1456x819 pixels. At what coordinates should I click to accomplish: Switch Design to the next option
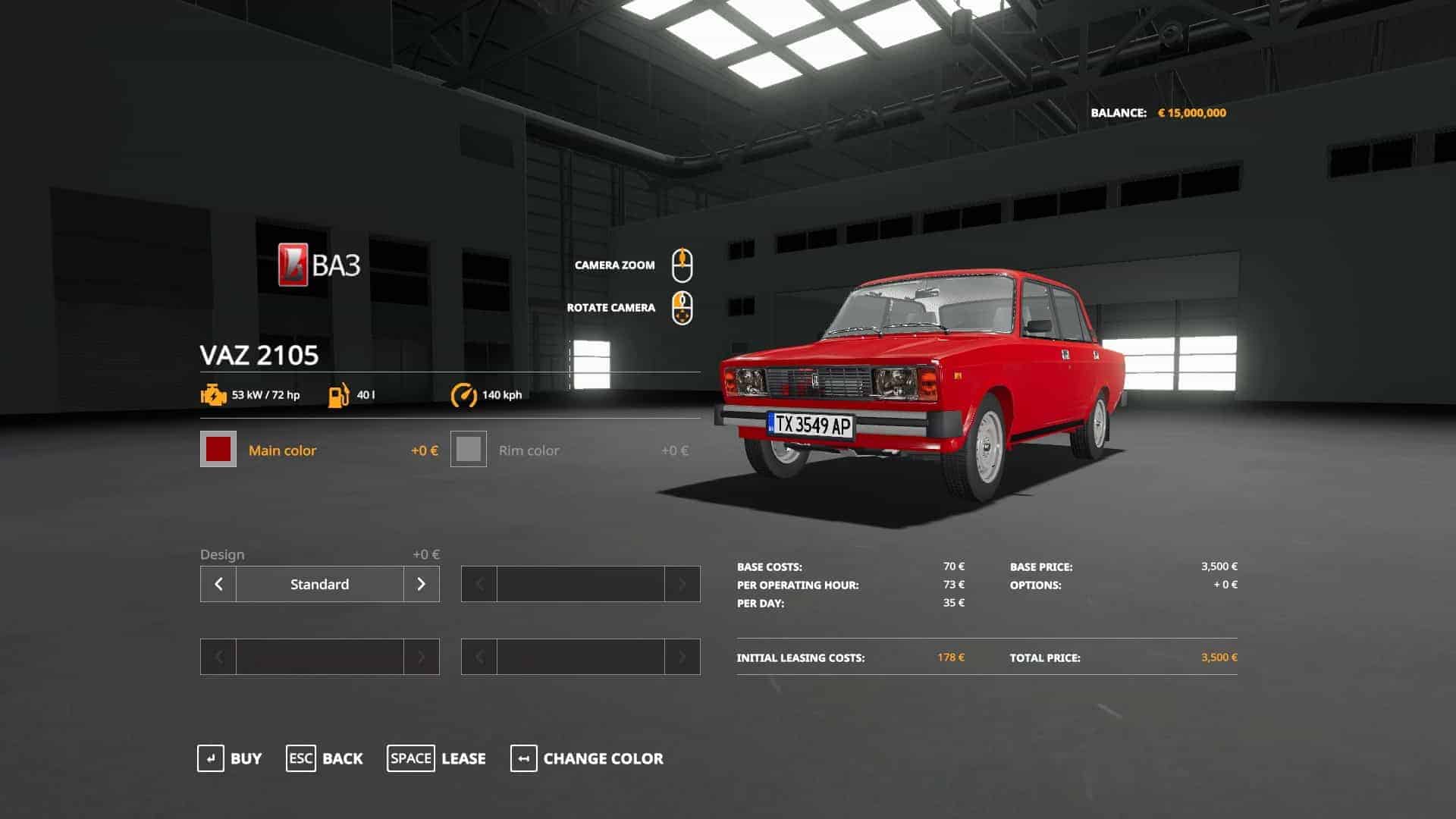pos(422,584)
